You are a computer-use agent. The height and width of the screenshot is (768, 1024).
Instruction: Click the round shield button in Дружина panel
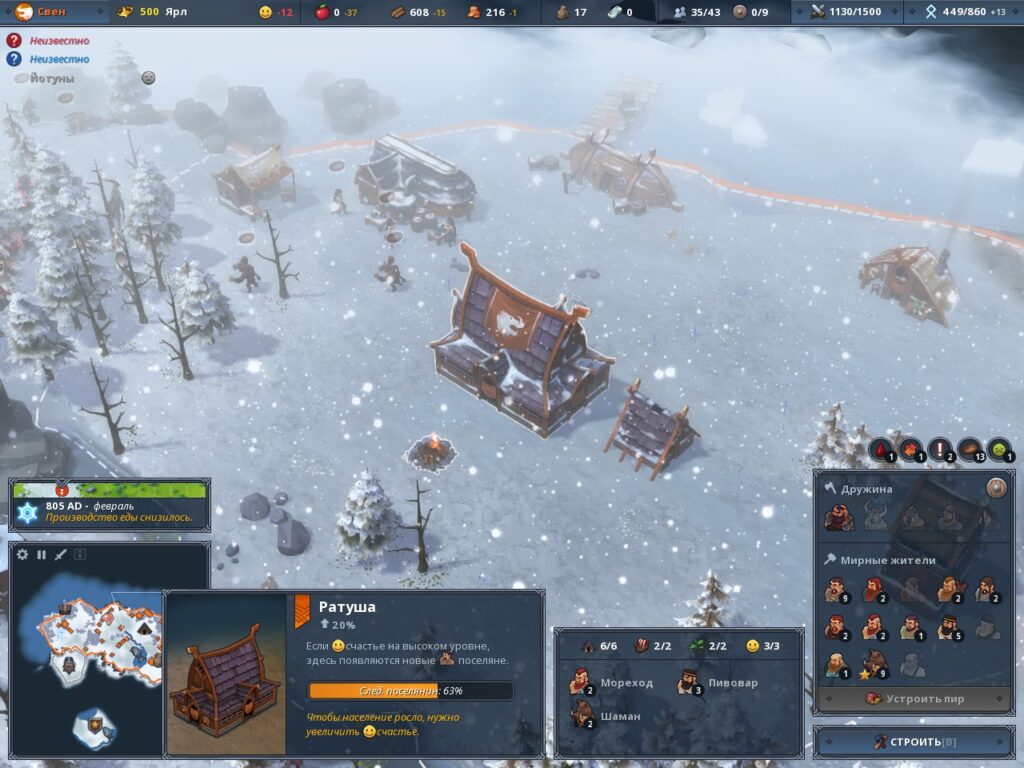(x=995, y=488)
